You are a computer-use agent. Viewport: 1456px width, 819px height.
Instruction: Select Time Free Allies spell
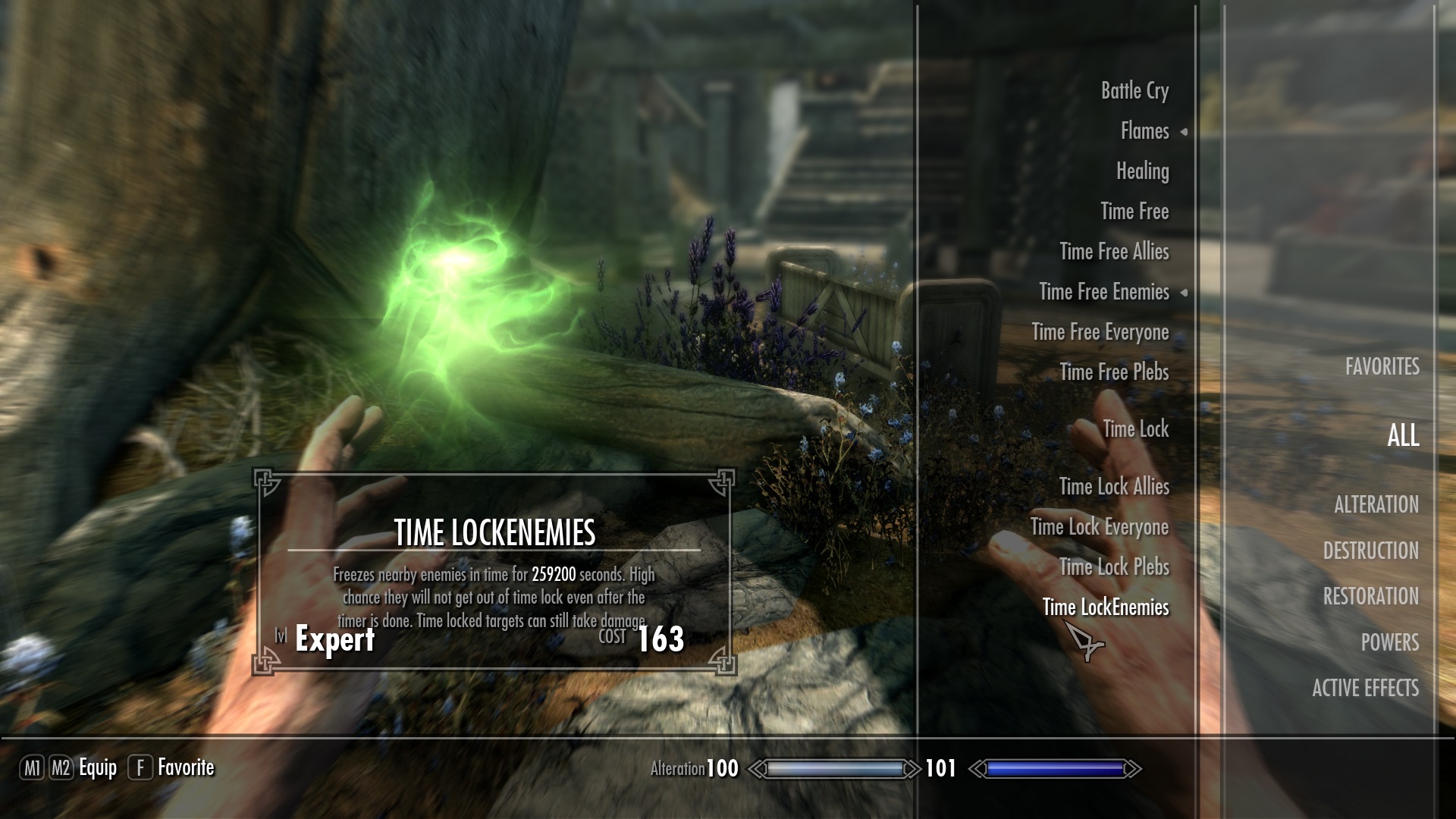click(x=1114, y=252)
